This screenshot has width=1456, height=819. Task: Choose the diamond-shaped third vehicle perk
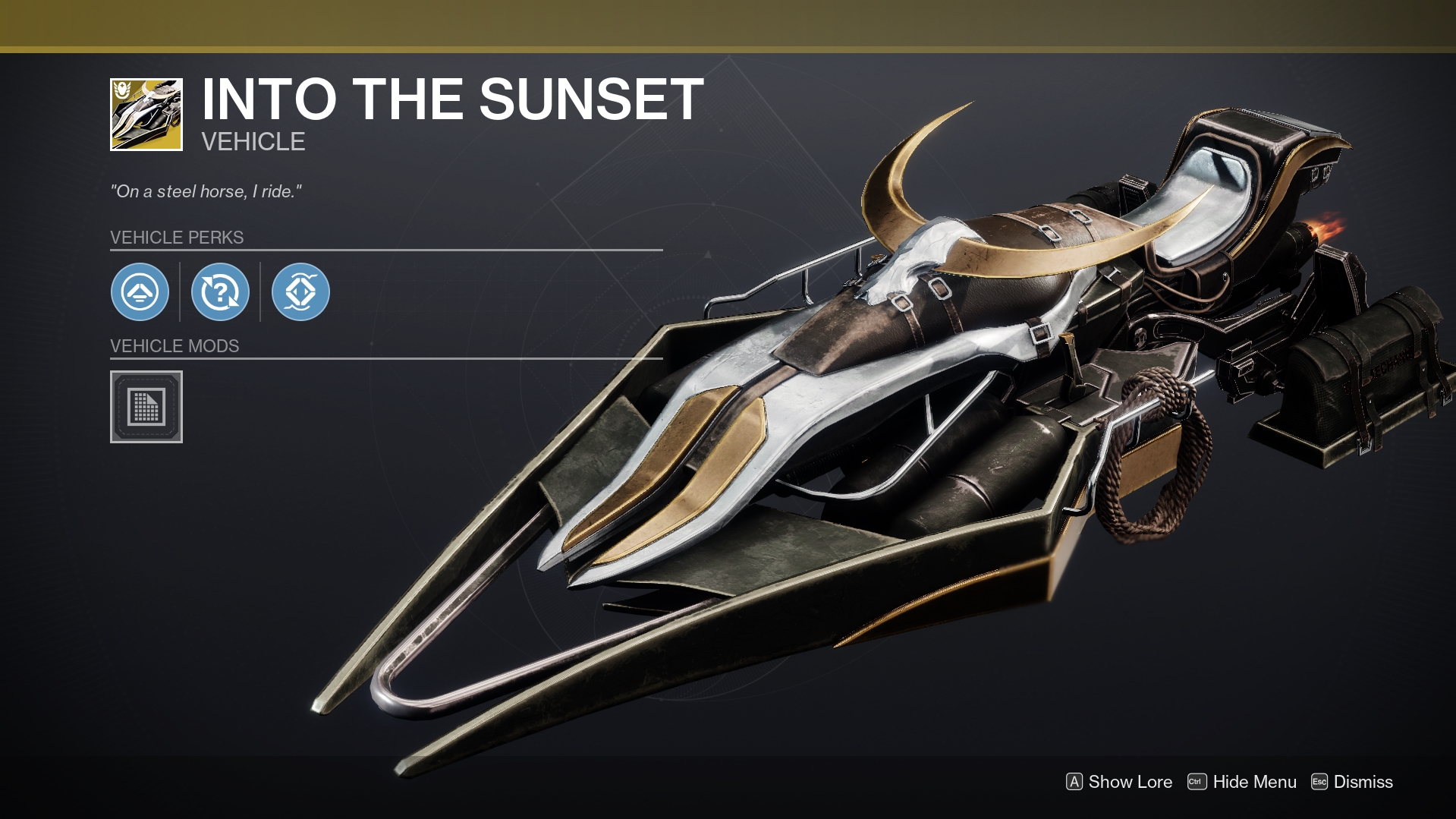[x=300, y=291]
